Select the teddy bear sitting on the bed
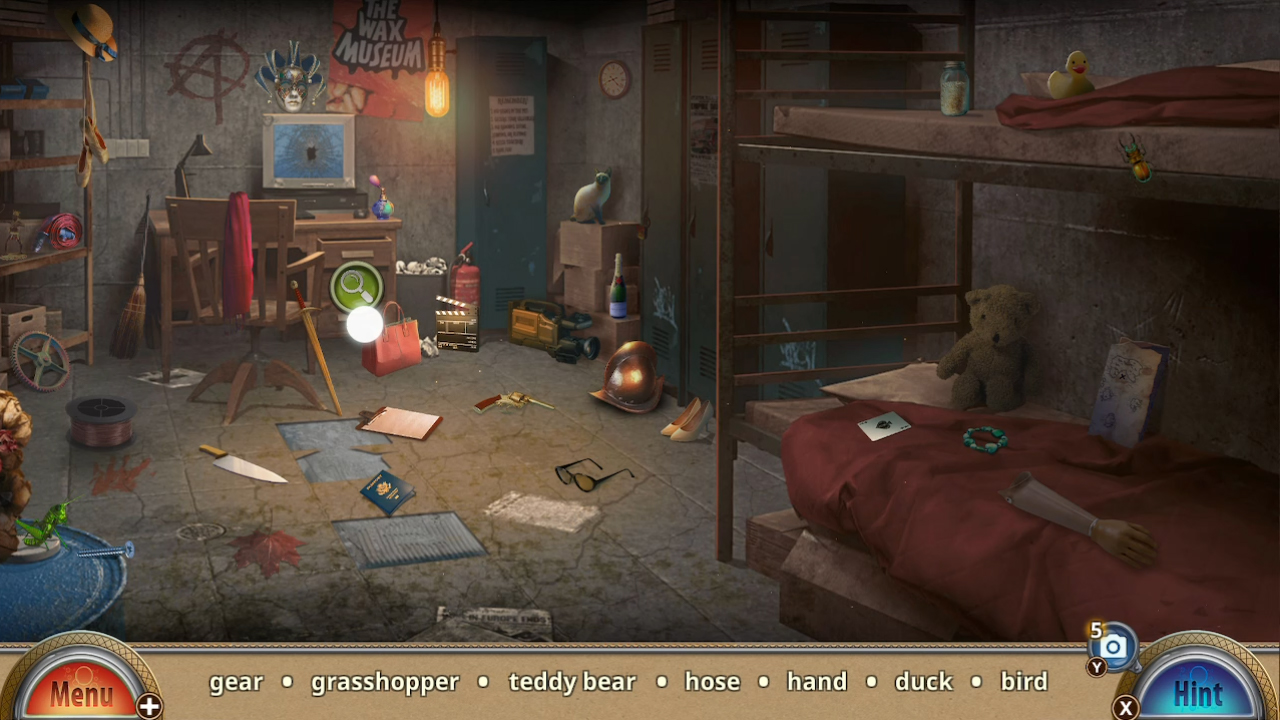The width and height of the screenshot is (1280, 720). point(988,340)
